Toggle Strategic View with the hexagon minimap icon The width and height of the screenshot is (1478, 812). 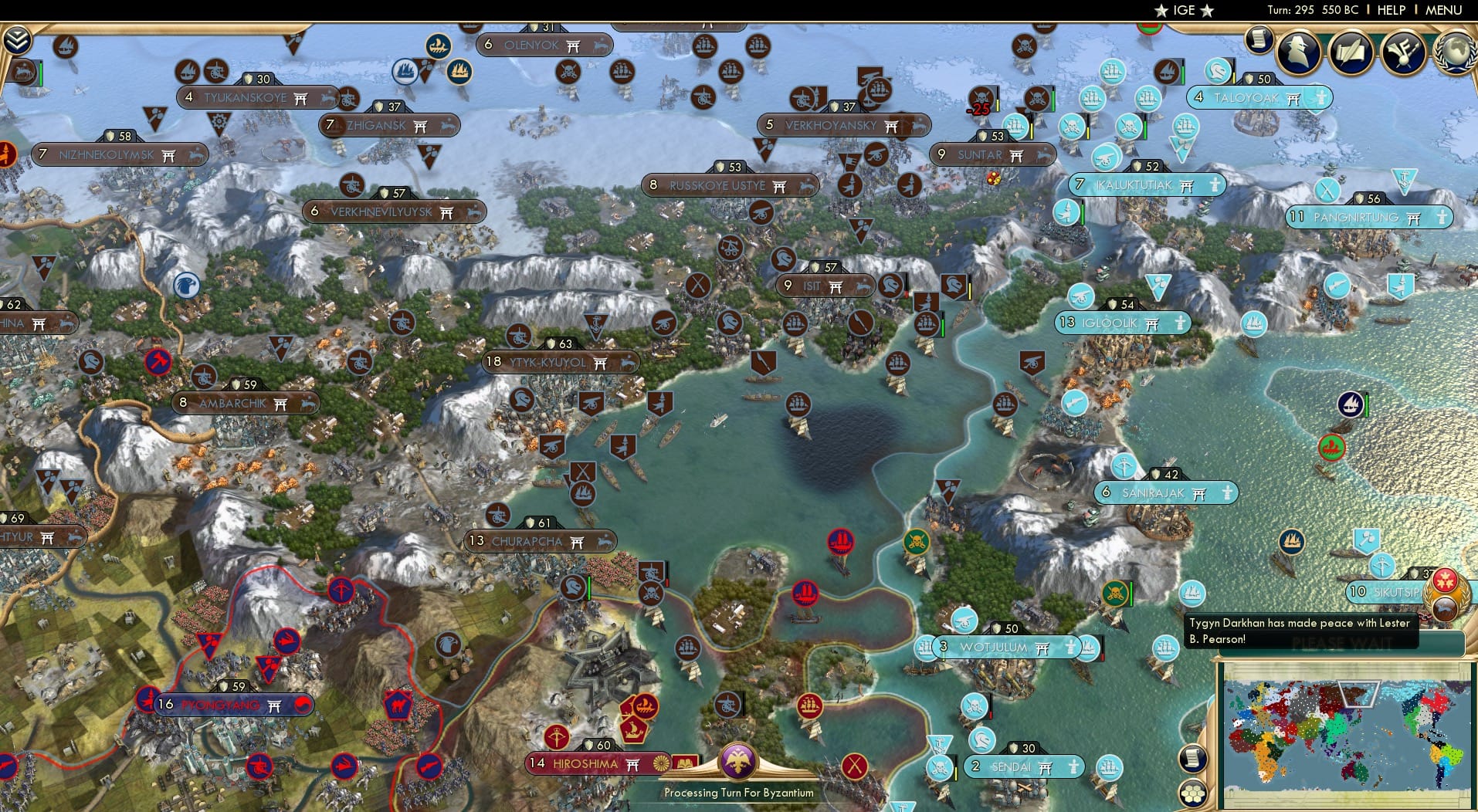tap(1194, 792)
